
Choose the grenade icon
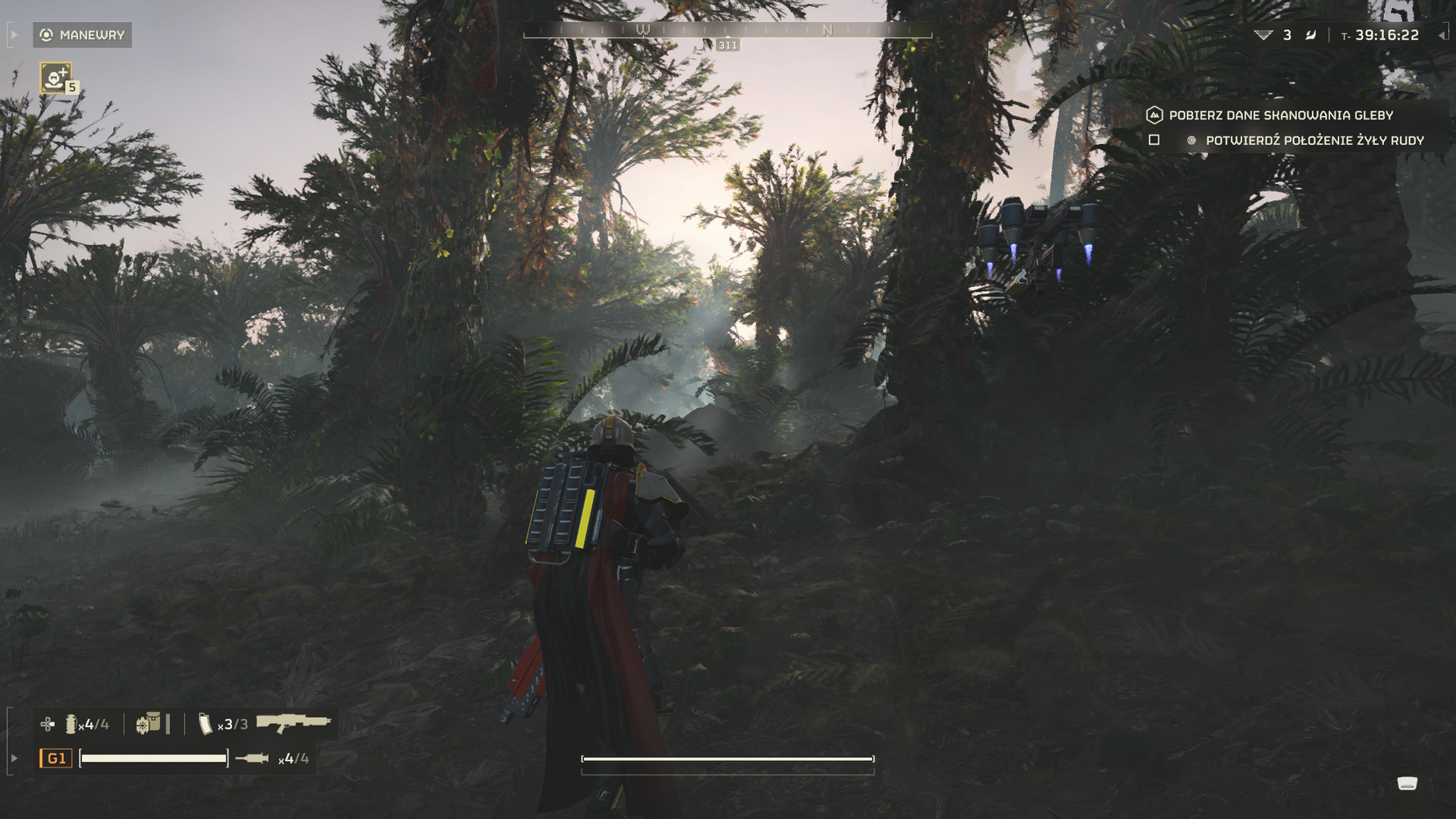click(71, 724)
